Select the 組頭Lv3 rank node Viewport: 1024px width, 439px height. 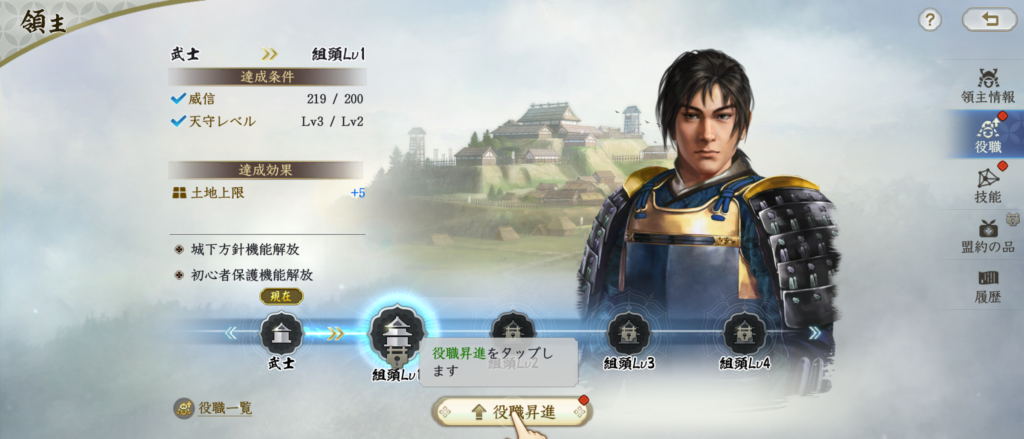pyautogui.click(x=629, y=333)
